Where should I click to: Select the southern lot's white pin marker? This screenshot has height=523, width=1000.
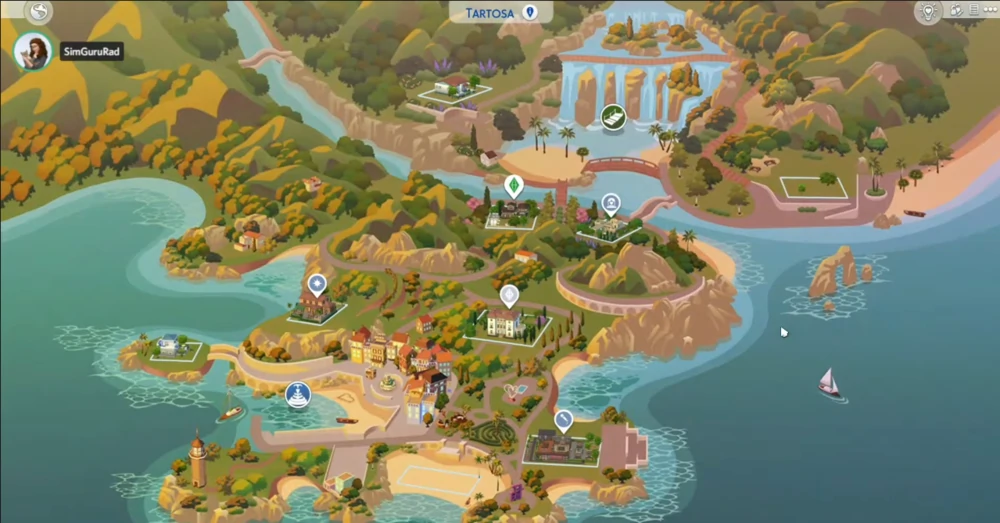(x=563, y=419)
